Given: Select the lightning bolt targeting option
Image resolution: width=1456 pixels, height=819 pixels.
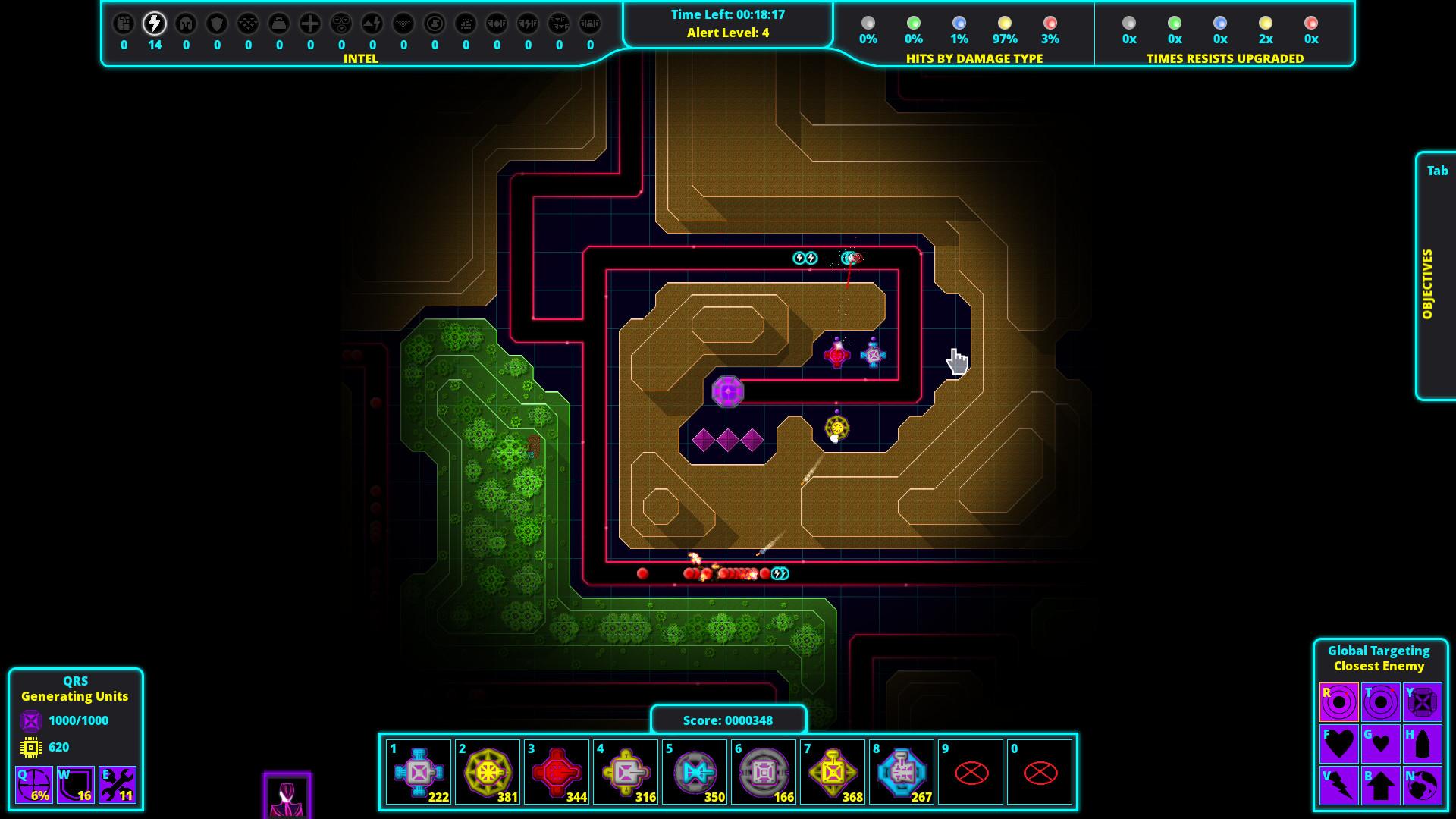Looking at the screenshot, I should pyautogui.click(x=1338, y=786).
